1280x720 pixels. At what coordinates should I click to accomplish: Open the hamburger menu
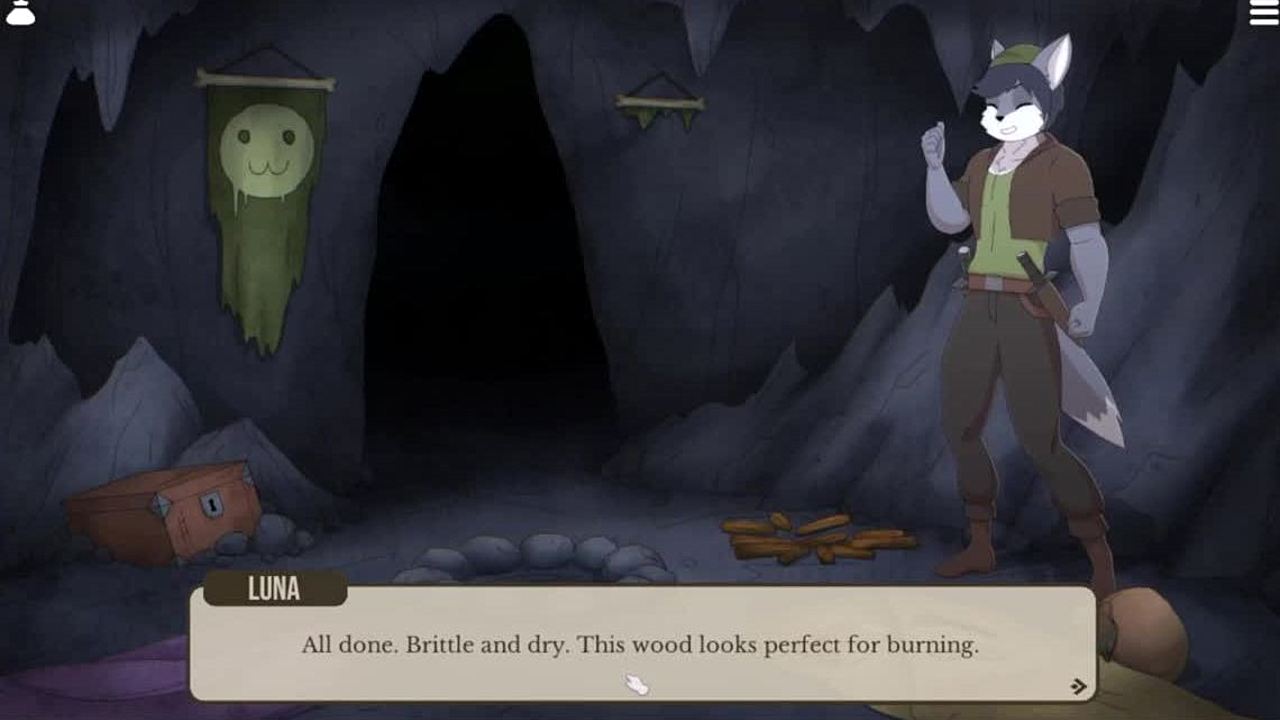pyautogui.click(x=1264, y=13)
